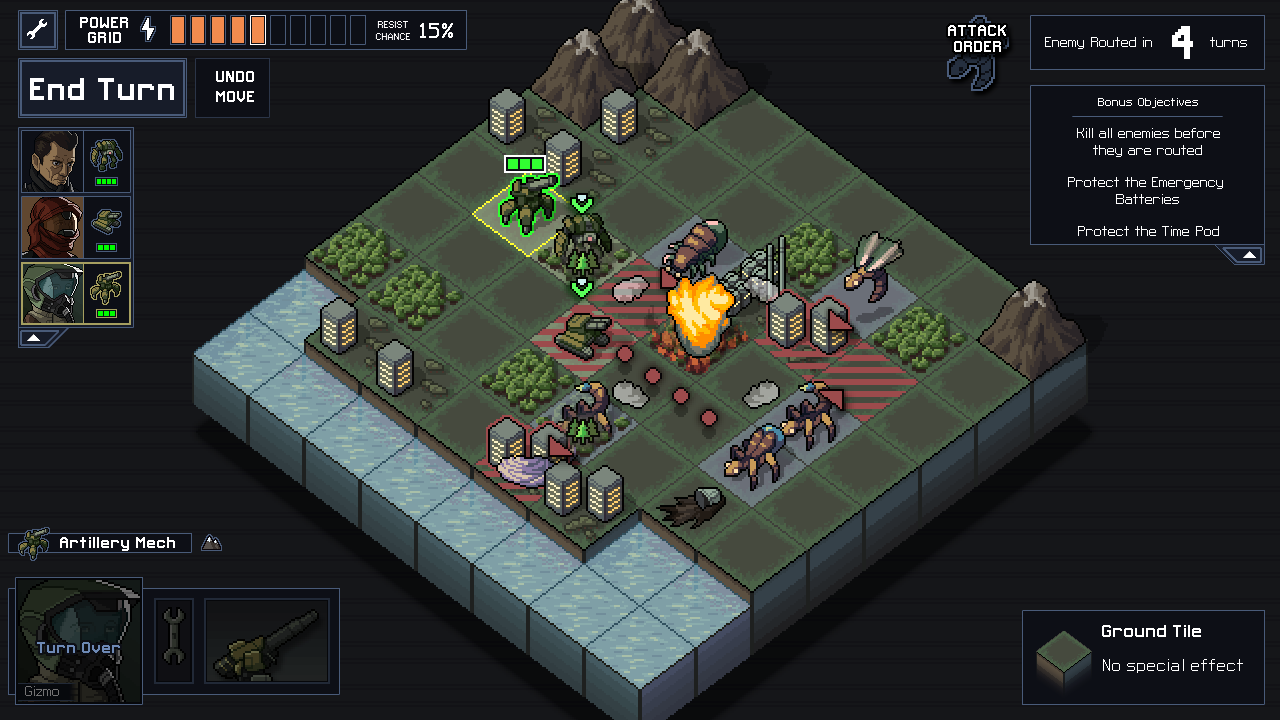Click the warning icon beside Artillery Mech label

211,542
